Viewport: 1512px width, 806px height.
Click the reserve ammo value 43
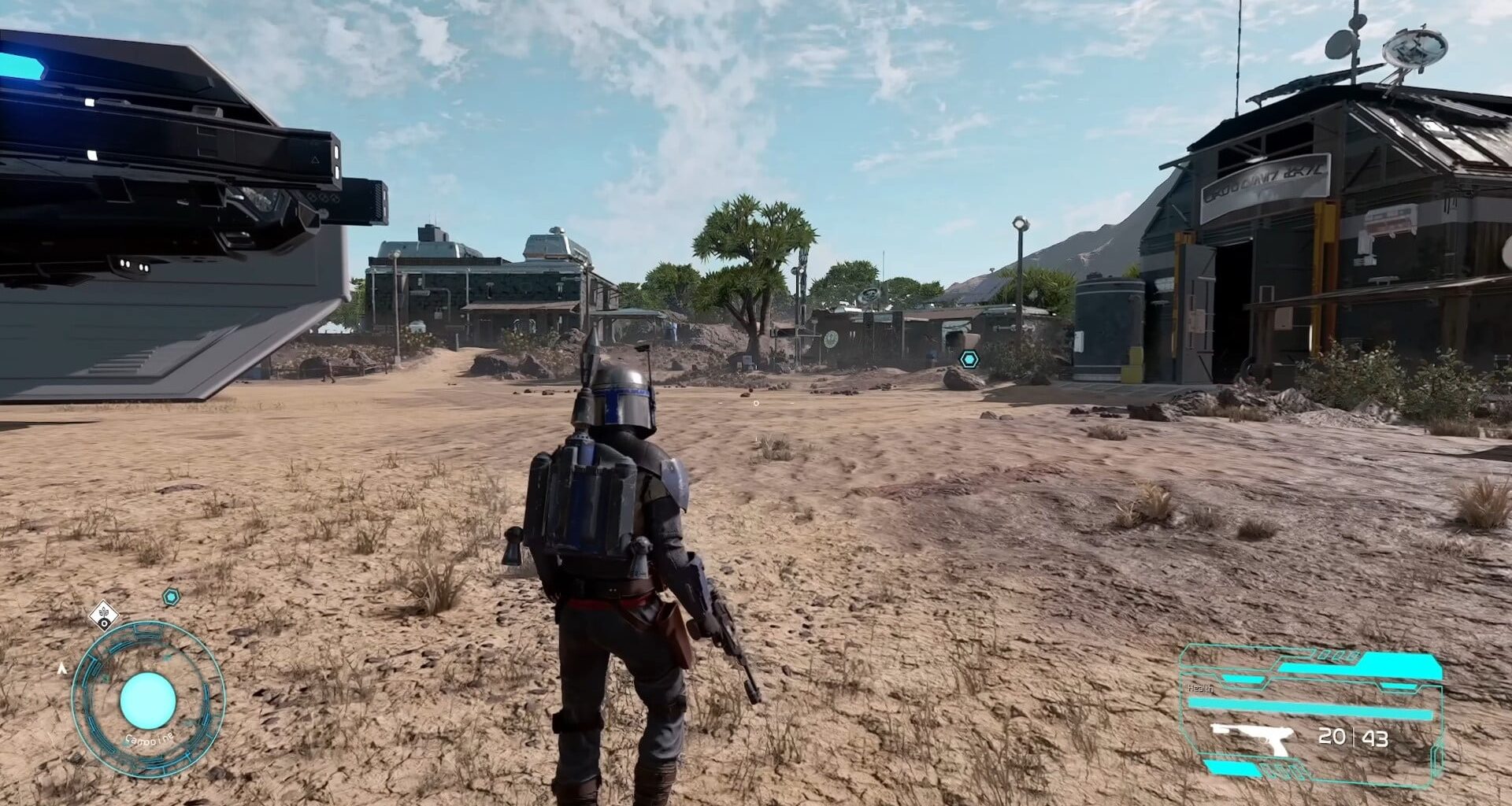[1377, 739]
